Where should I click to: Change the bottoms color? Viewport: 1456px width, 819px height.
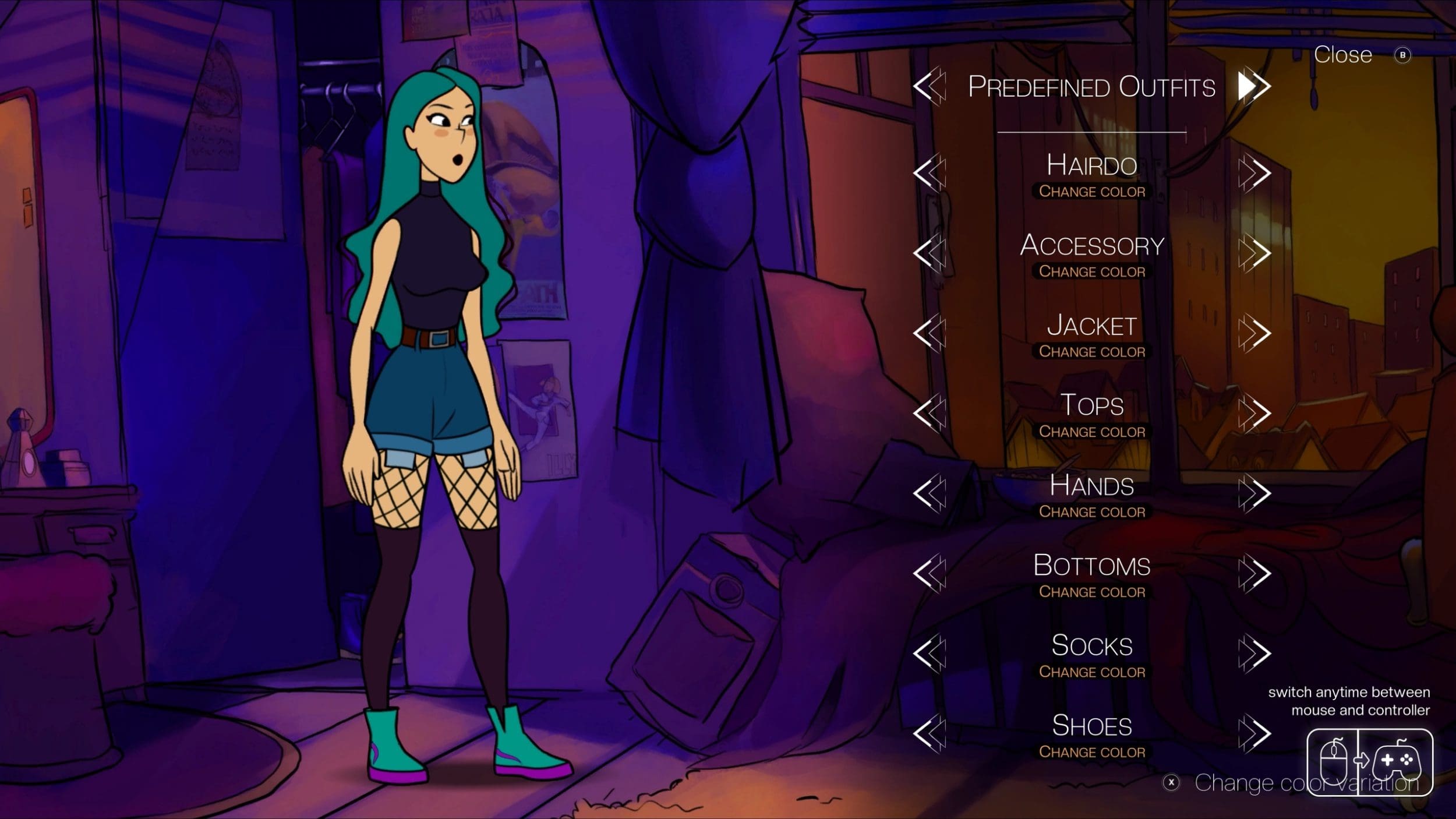click(x=1092, y=592)
